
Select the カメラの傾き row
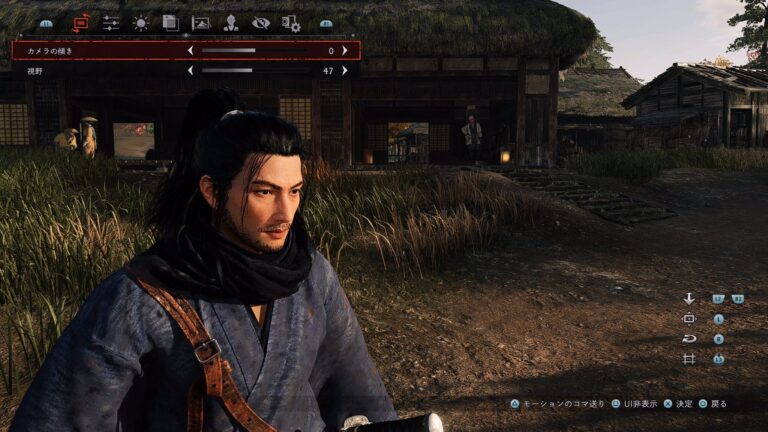(x=100, y=50)
